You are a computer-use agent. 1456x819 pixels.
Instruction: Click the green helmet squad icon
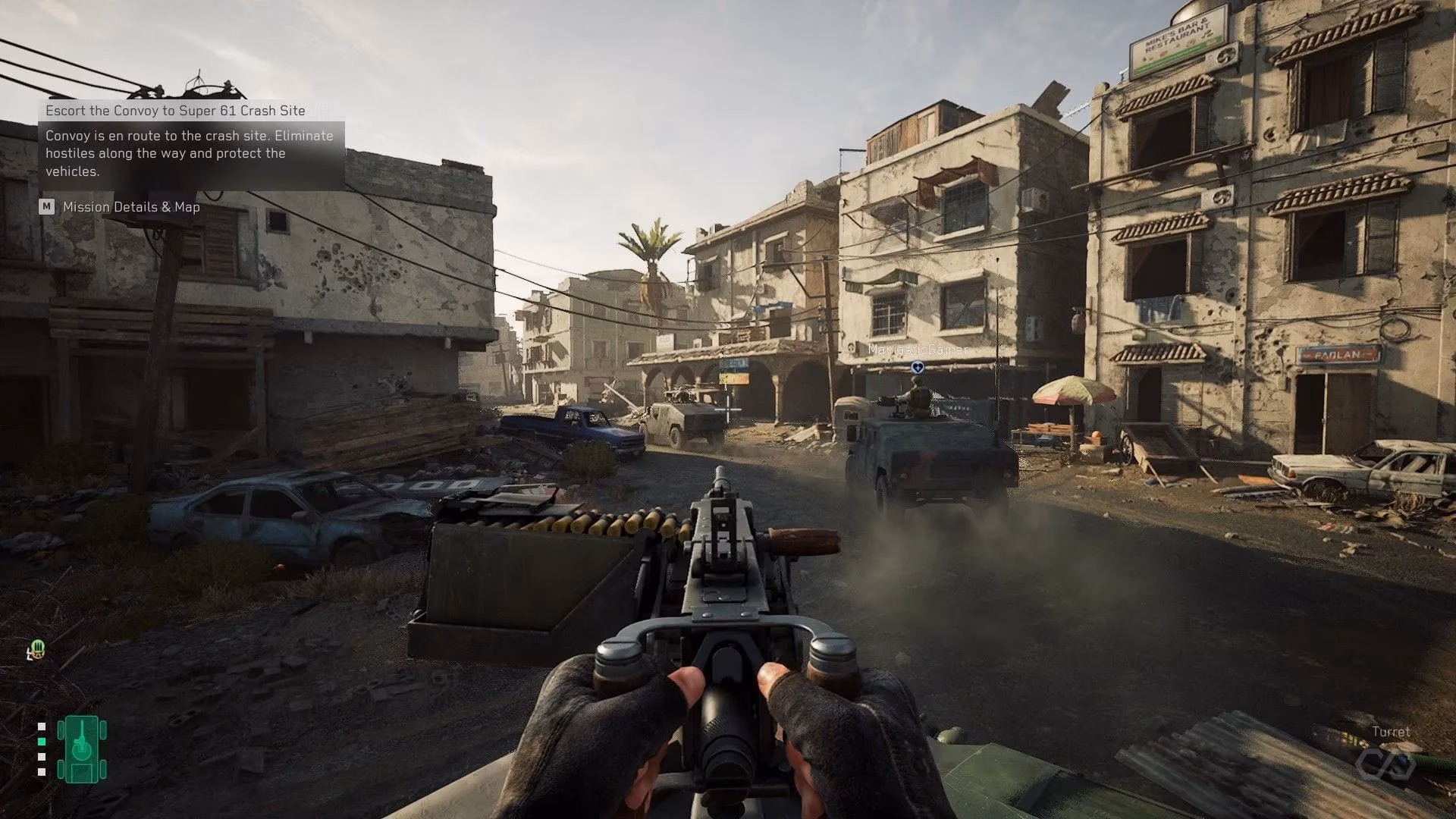tap(37, 650)
